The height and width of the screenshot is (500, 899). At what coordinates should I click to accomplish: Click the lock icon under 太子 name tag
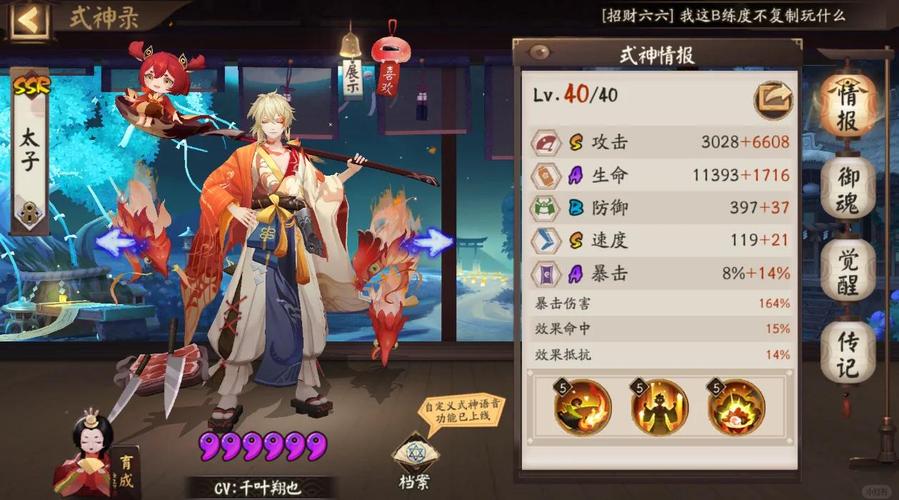pyautogui.click(x=29, y=212)
